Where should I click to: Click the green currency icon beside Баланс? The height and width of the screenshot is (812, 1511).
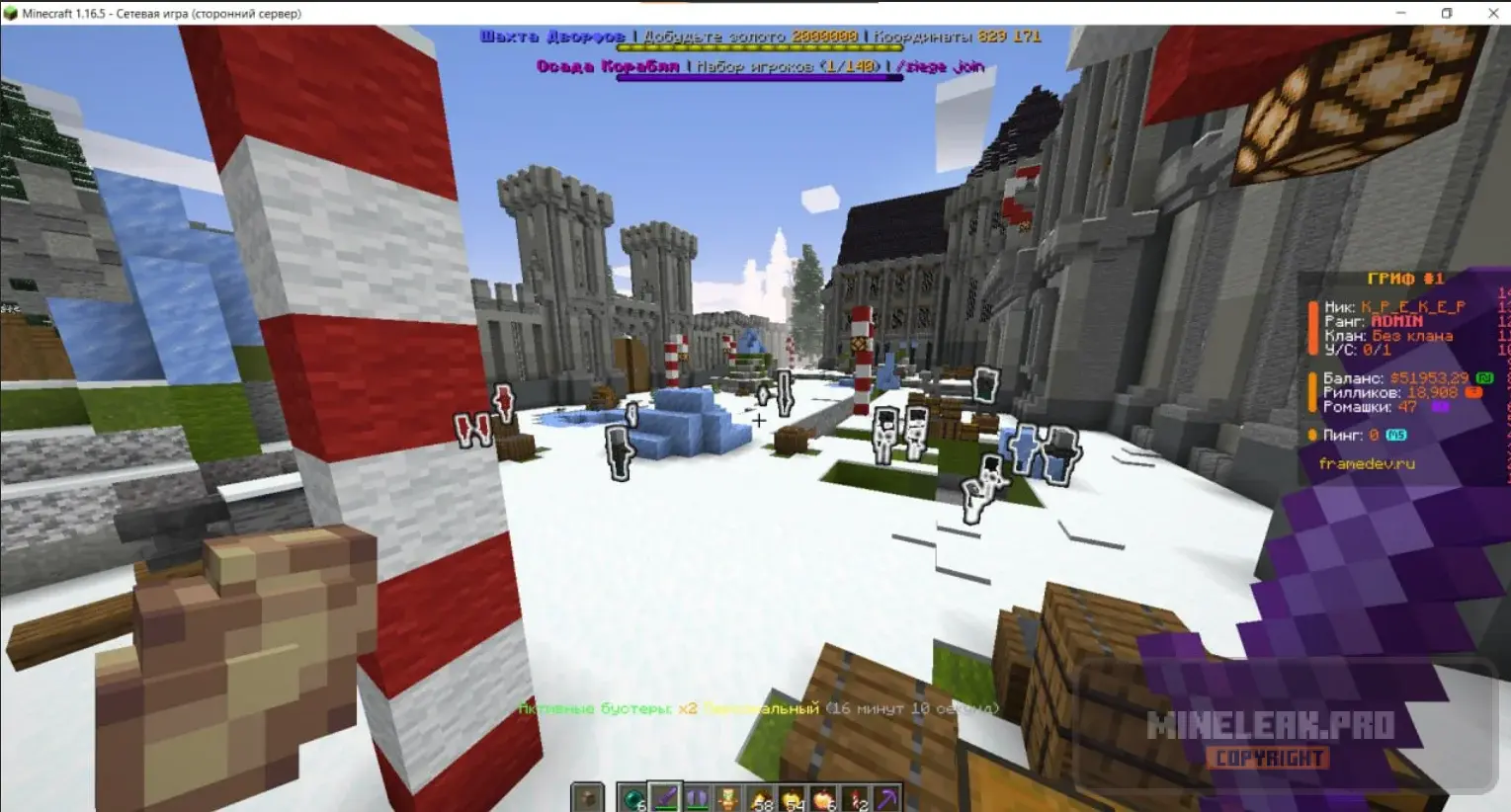pyautogui.click(x=1484, y=379)
